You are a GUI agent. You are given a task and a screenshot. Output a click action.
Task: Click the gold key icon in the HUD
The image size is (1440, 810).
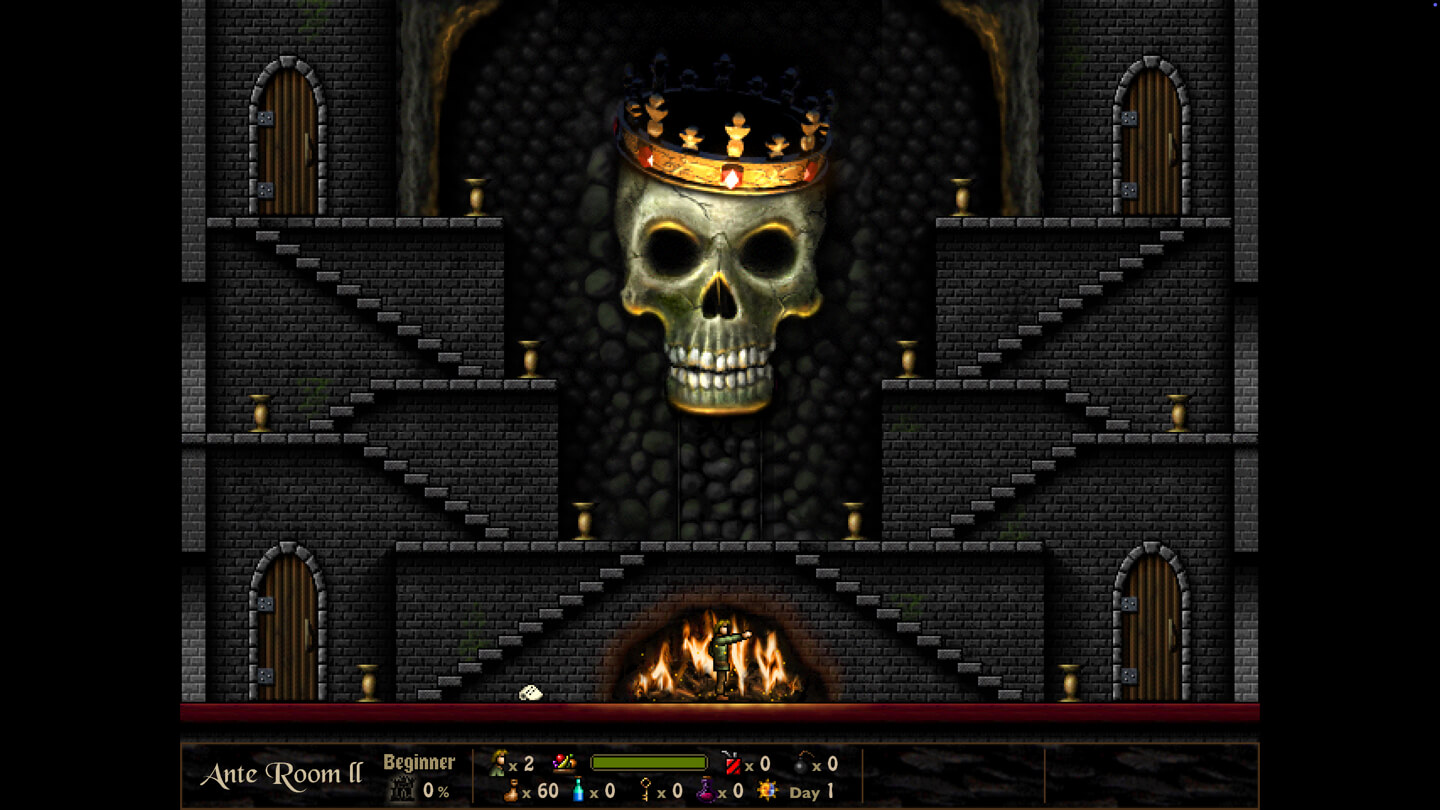(644, 790)
